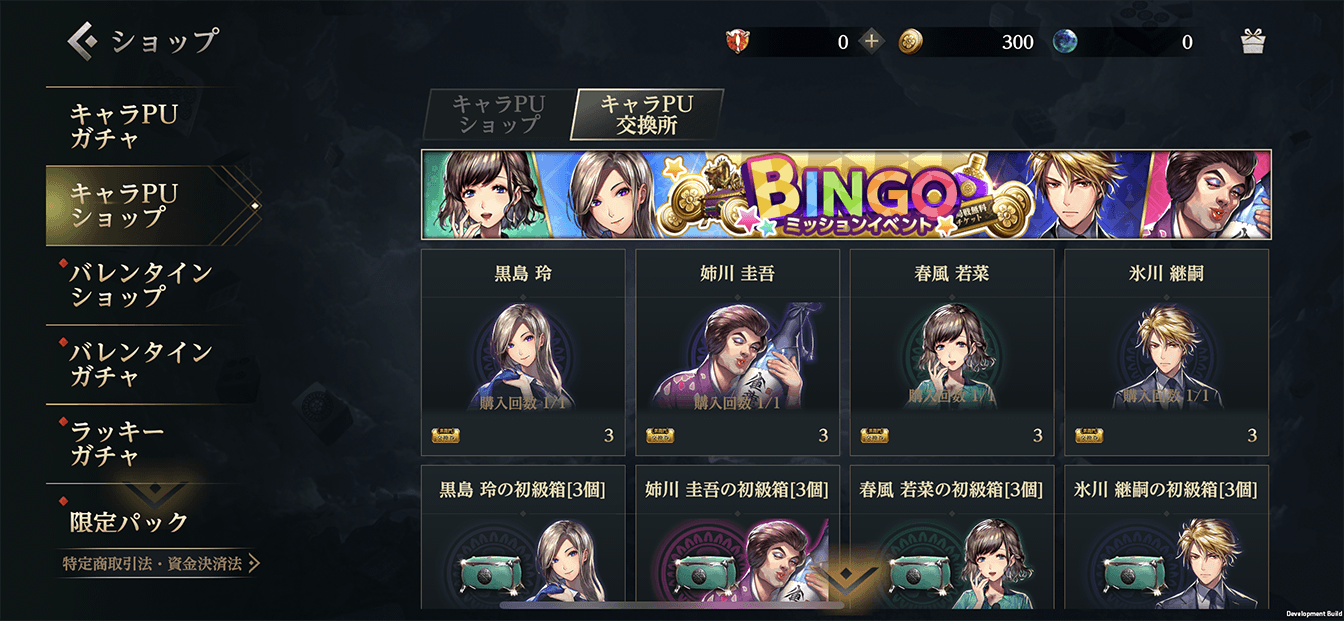
Task: Open the gift box icon
Action: pos(1253,42)
